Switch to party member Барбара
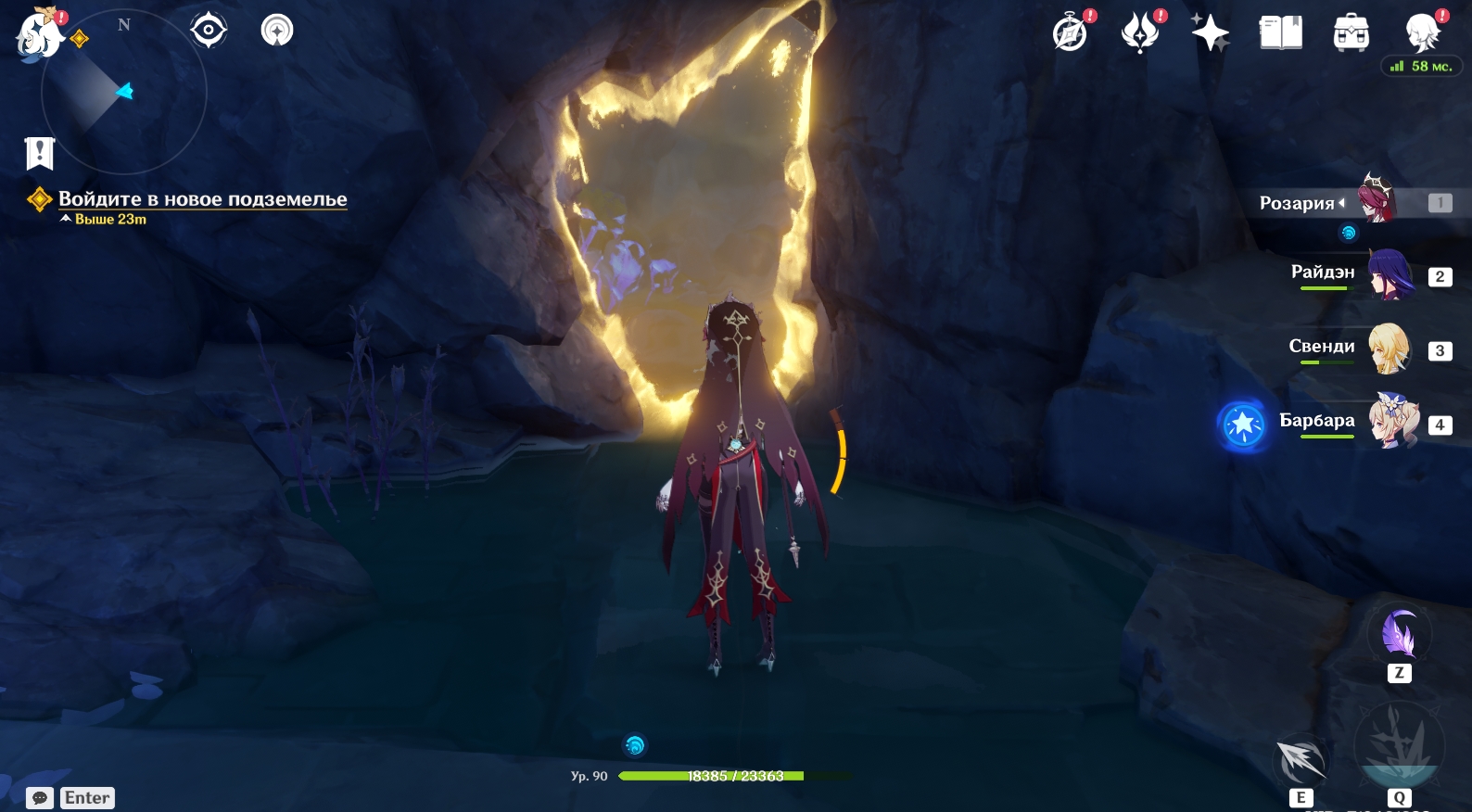 click(x=1392, y=423)
